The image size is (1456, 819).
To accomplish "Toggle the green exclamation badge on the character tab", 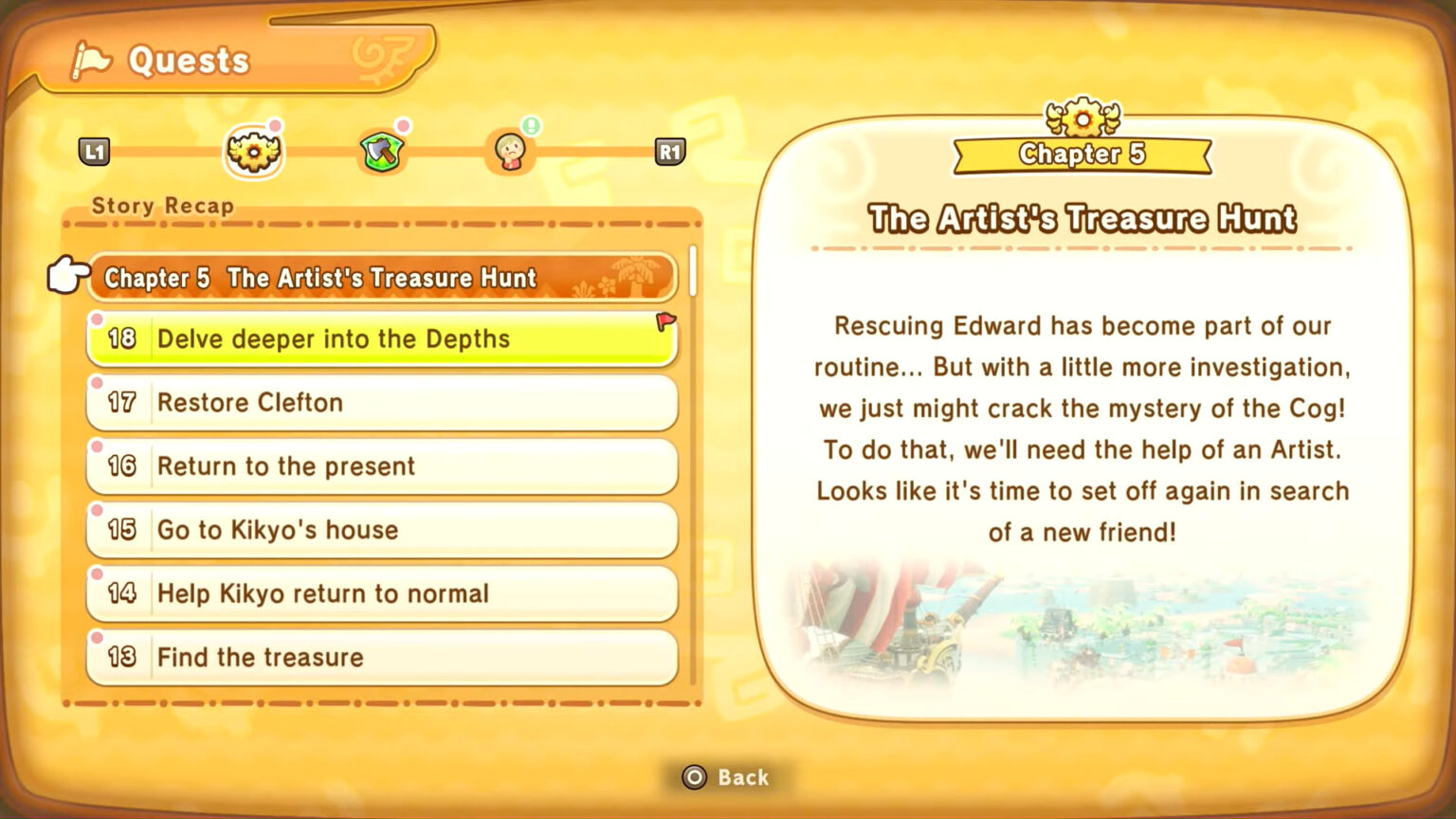I will (x=531, y=124).
